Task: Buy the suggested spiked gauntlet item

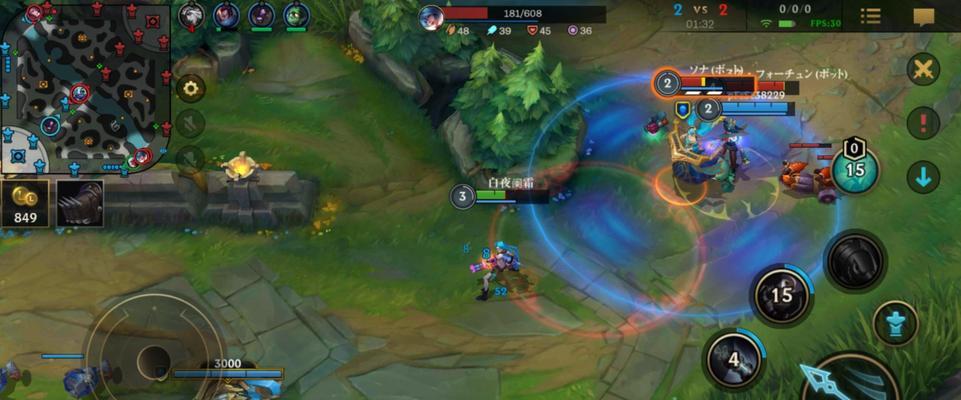Action: (x=80, y=203)
